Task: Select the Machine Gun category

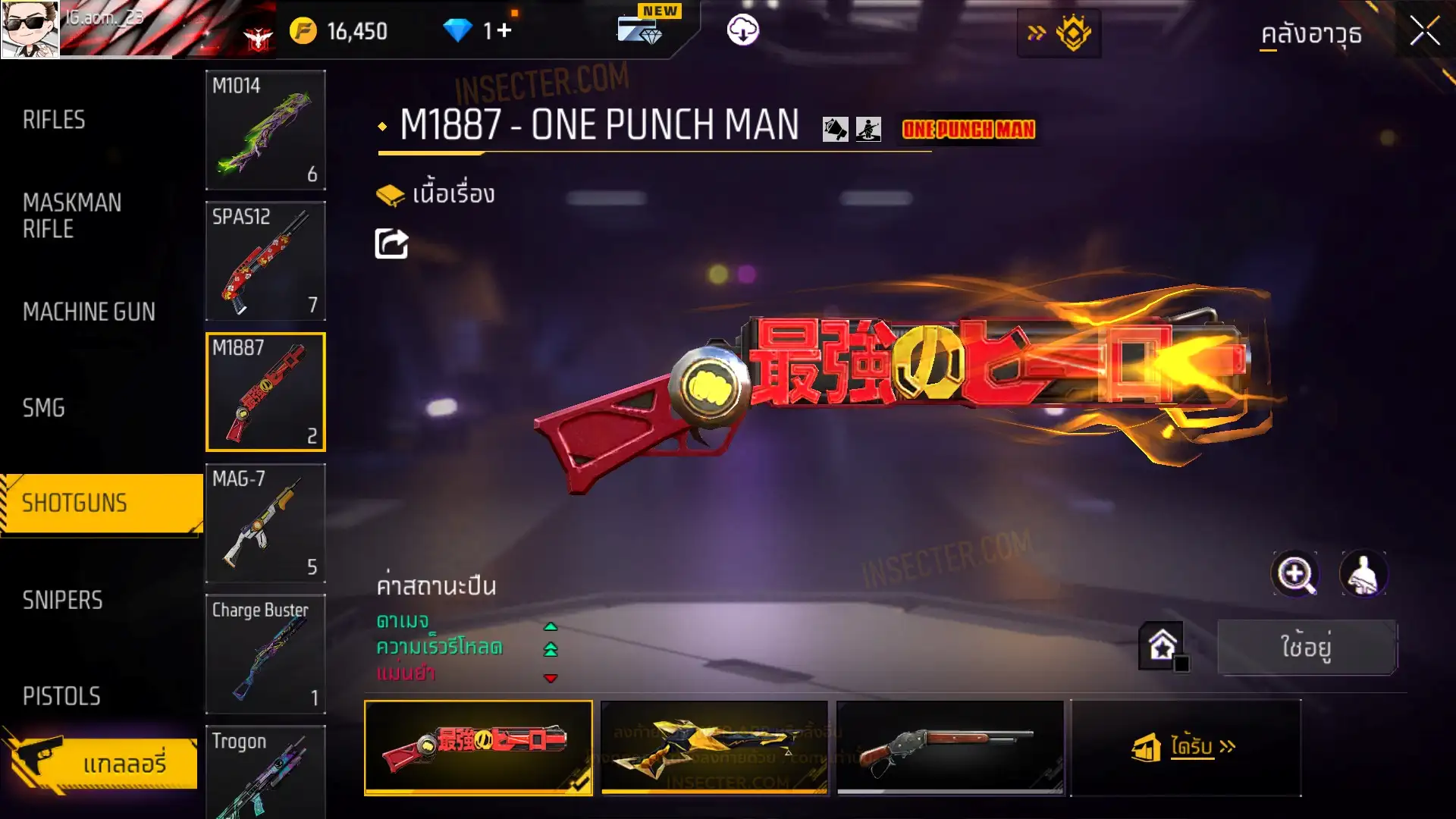Action: (89, 312)
